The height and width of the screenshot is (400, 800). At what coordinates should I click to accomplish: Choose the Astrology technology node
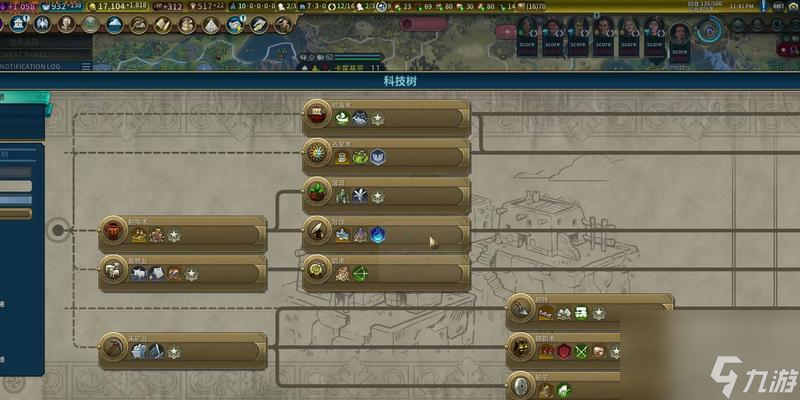[386, 156]
